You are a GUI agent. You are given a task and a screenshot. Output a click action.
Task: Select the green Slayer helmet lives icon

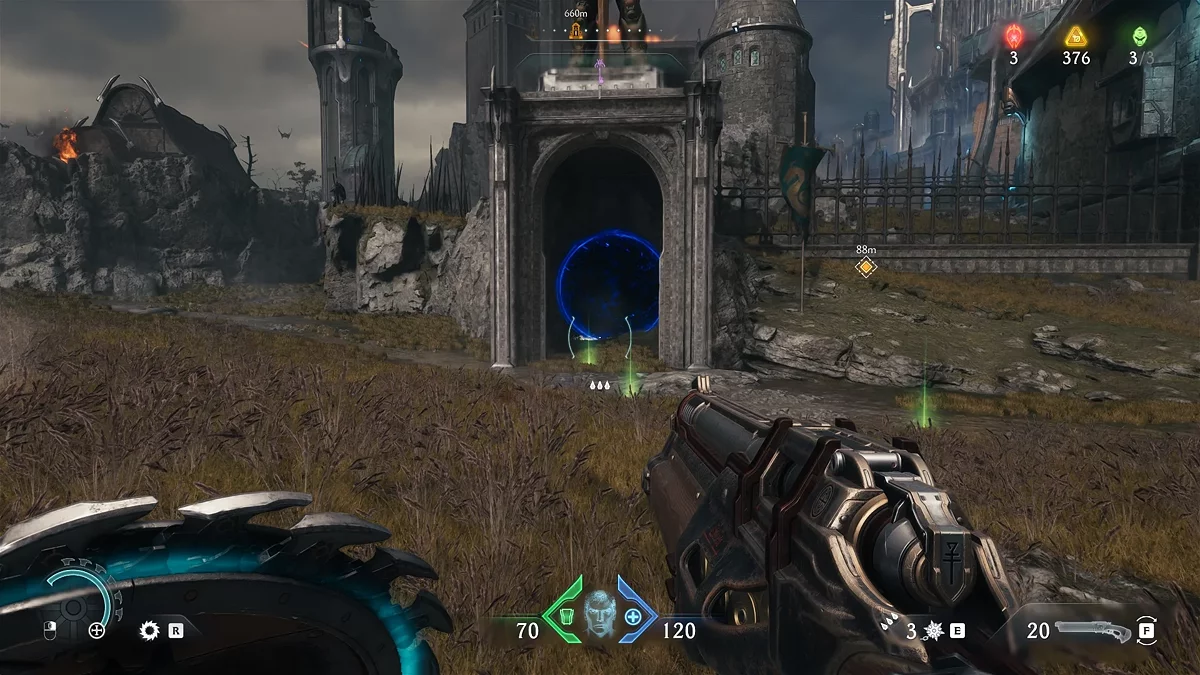coord(1140,37)
